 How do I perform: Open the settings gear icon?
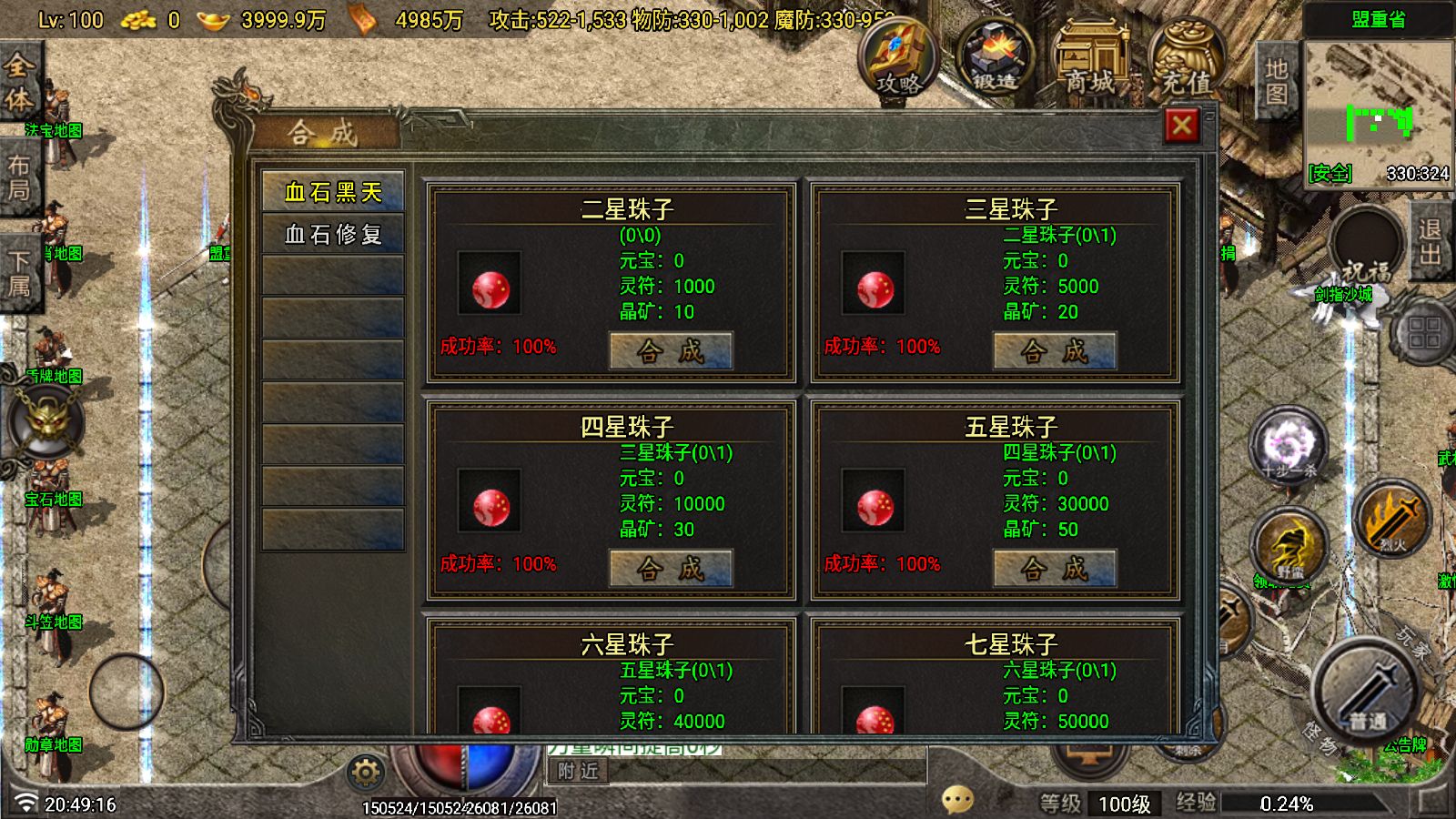coord(364,772)
